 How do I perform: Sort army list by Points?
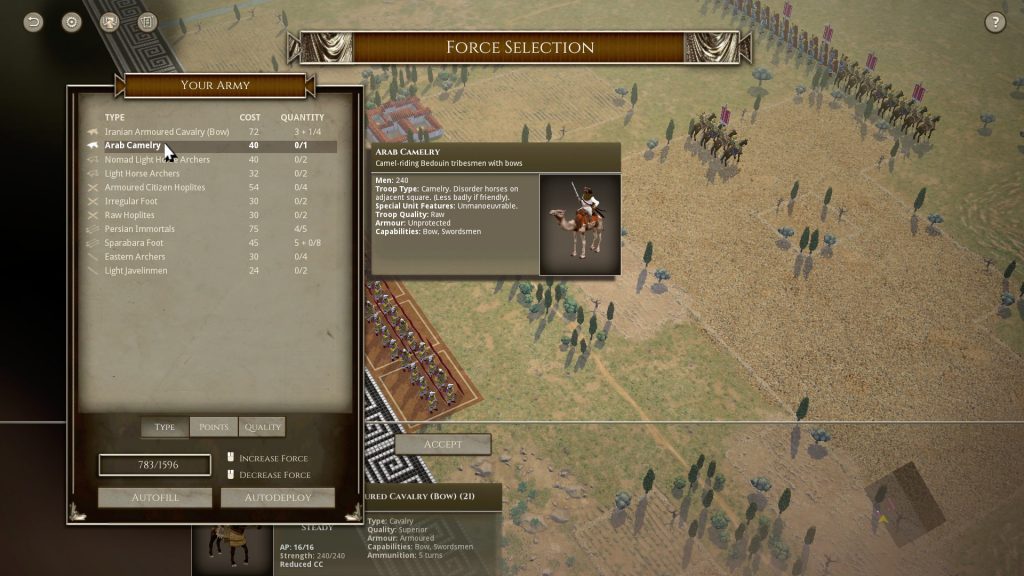click(213, 427)
